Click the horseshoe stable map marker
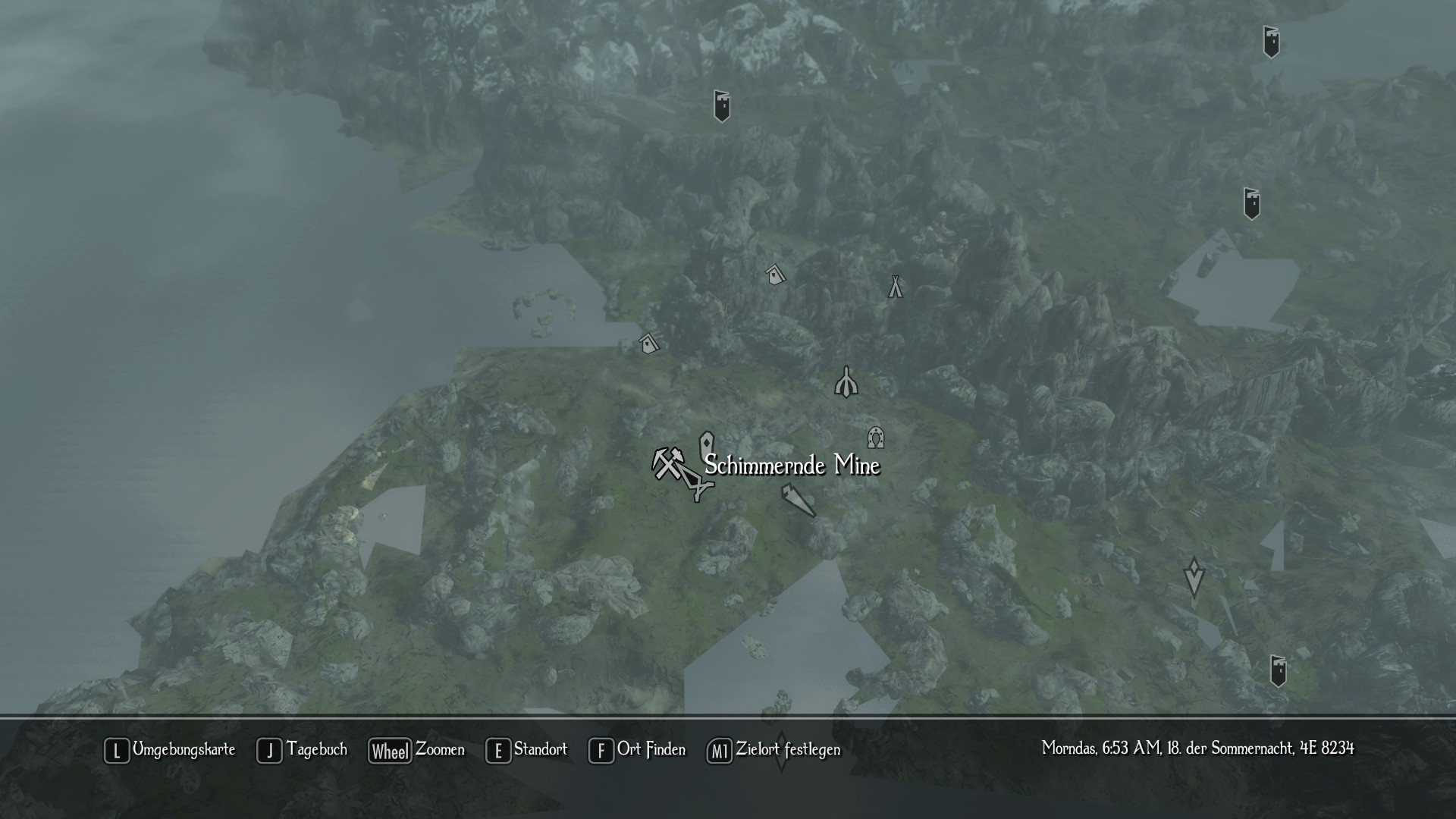1456x819 pixels. (876, 437)
